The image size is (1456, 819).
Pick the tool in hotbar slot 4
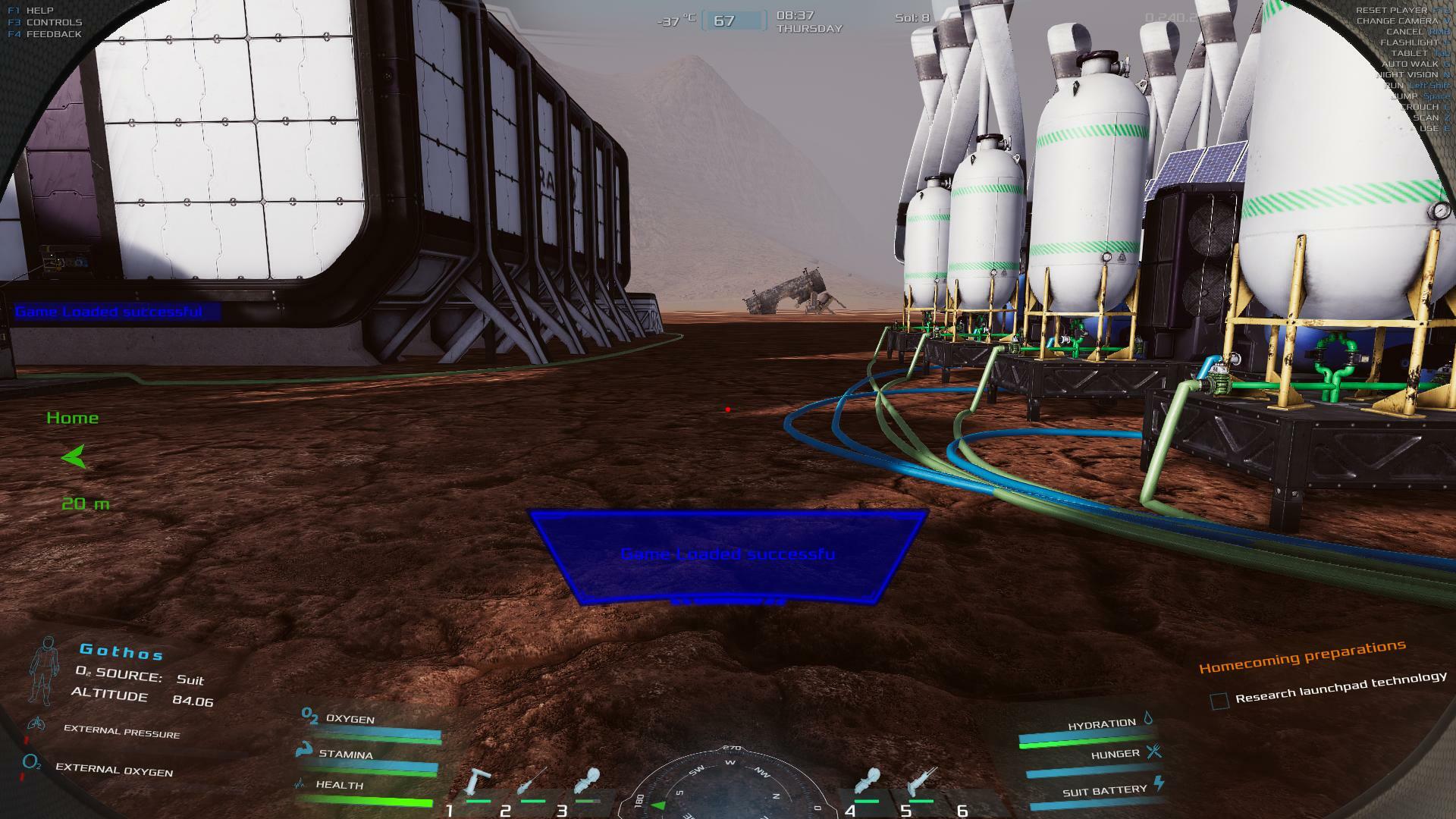point(868,783)
